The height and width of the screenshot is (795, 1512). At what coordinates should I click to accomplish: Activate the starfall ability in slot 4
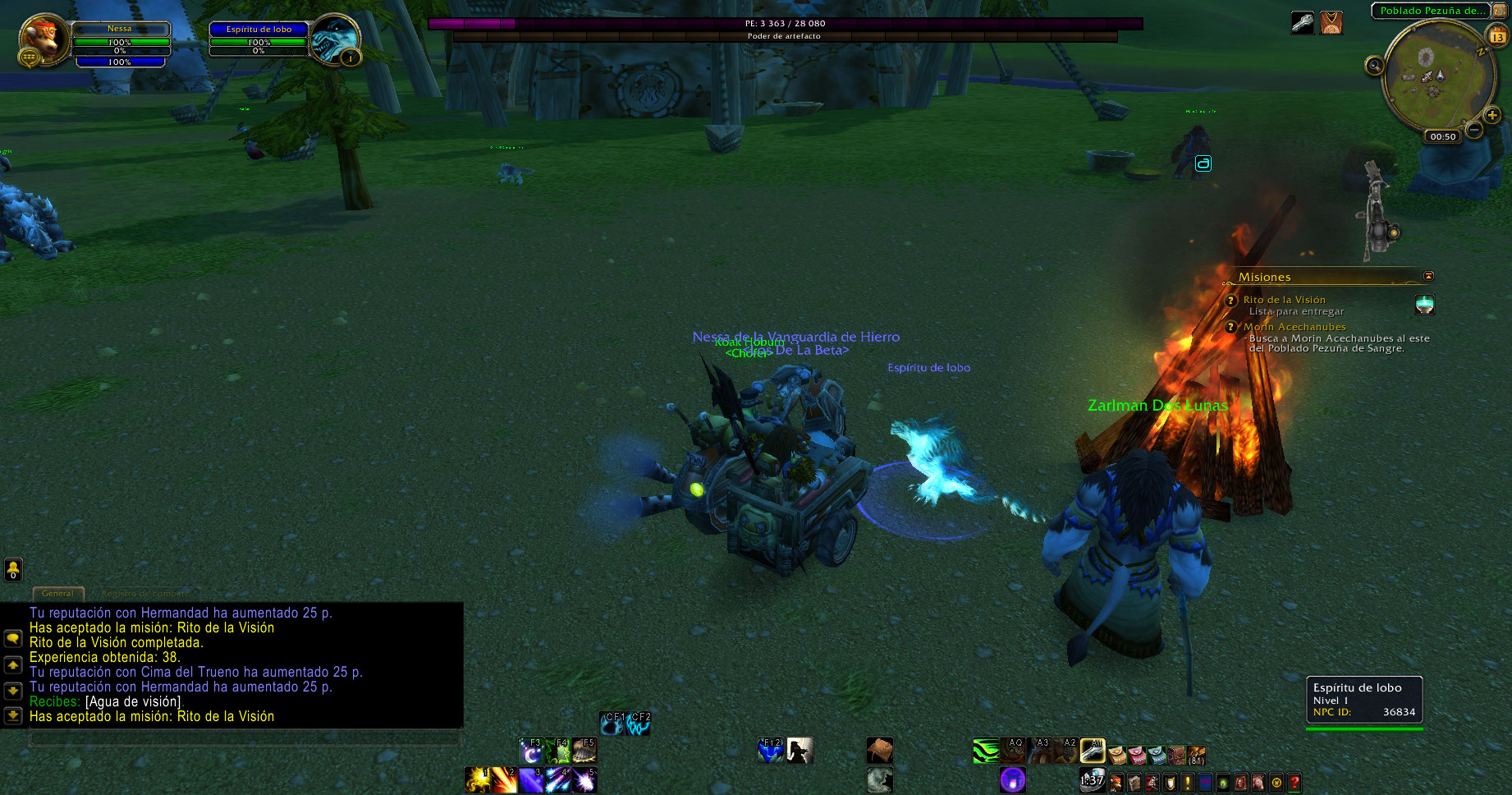[x=558, y=780]
